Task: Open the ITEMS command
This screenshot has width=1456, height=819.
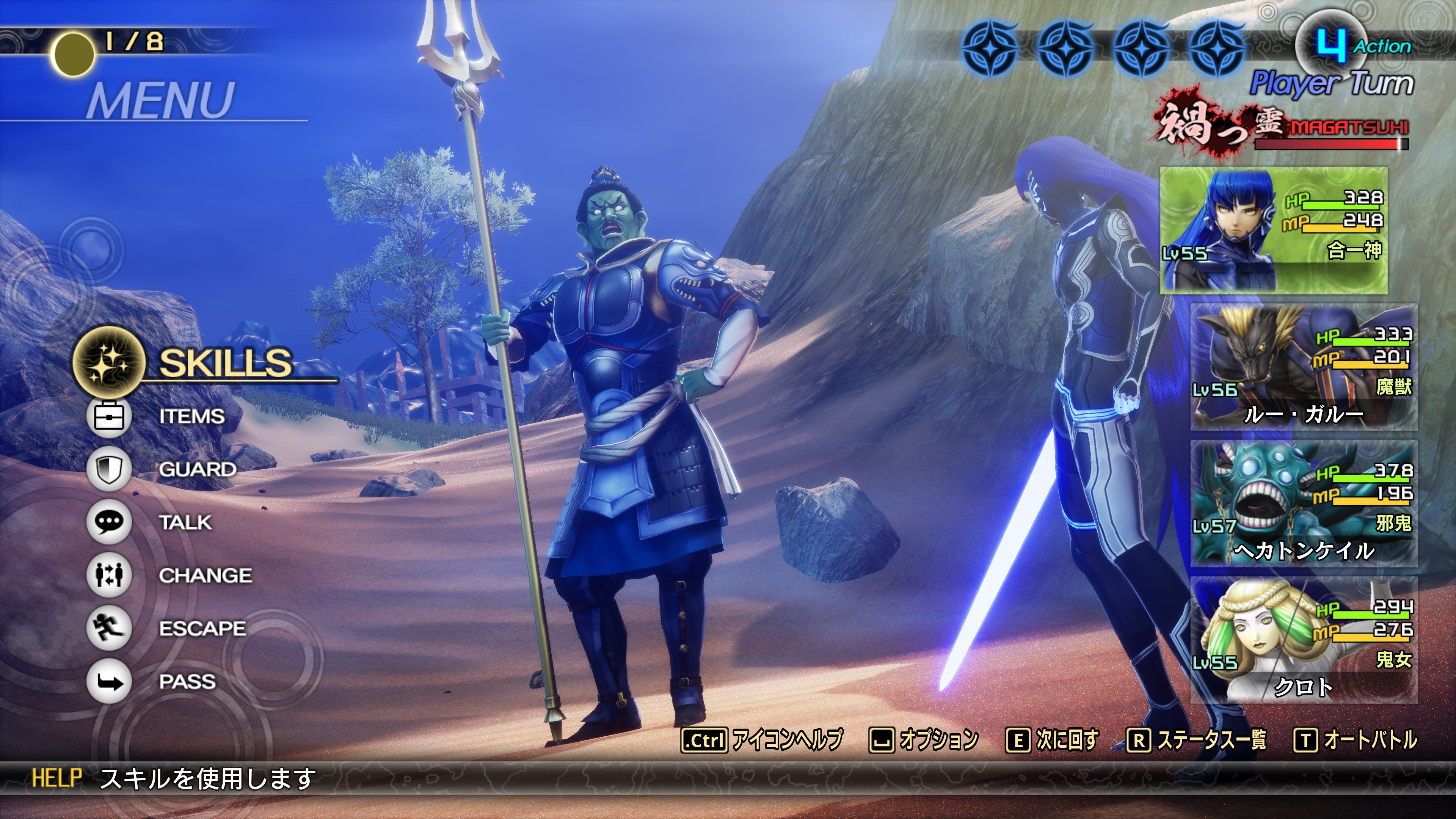Action: [191, 417]
